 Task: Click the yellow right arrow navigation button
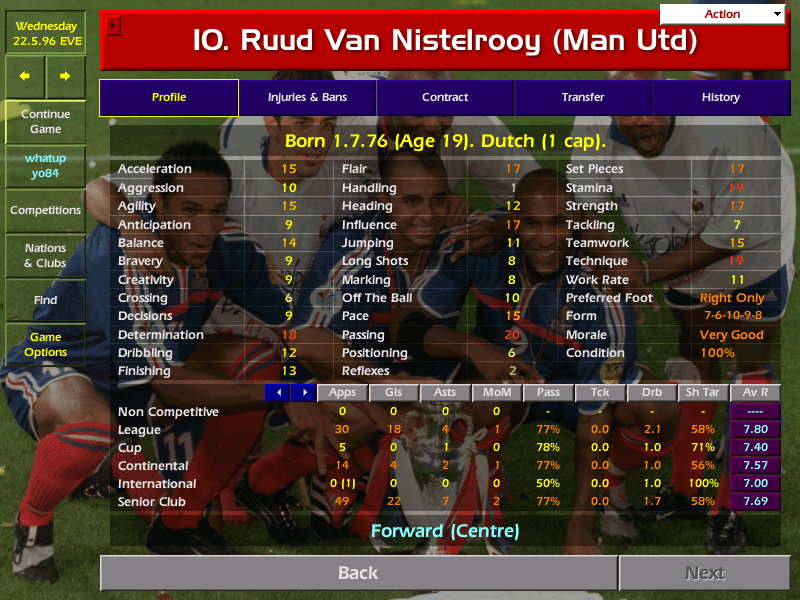tap(66, 76)
